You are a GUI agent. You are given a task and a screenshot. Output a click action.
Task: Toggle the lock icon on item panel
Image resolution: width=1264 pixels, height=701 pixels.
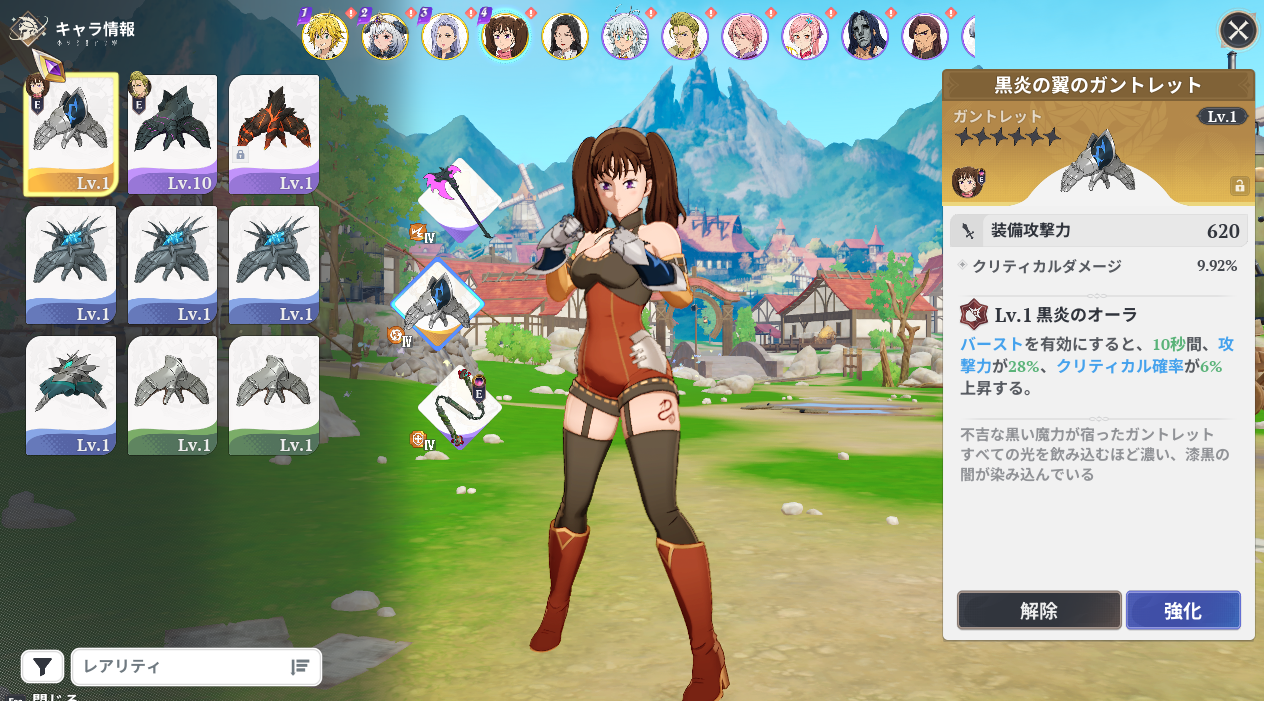[x=1239, y=186]
